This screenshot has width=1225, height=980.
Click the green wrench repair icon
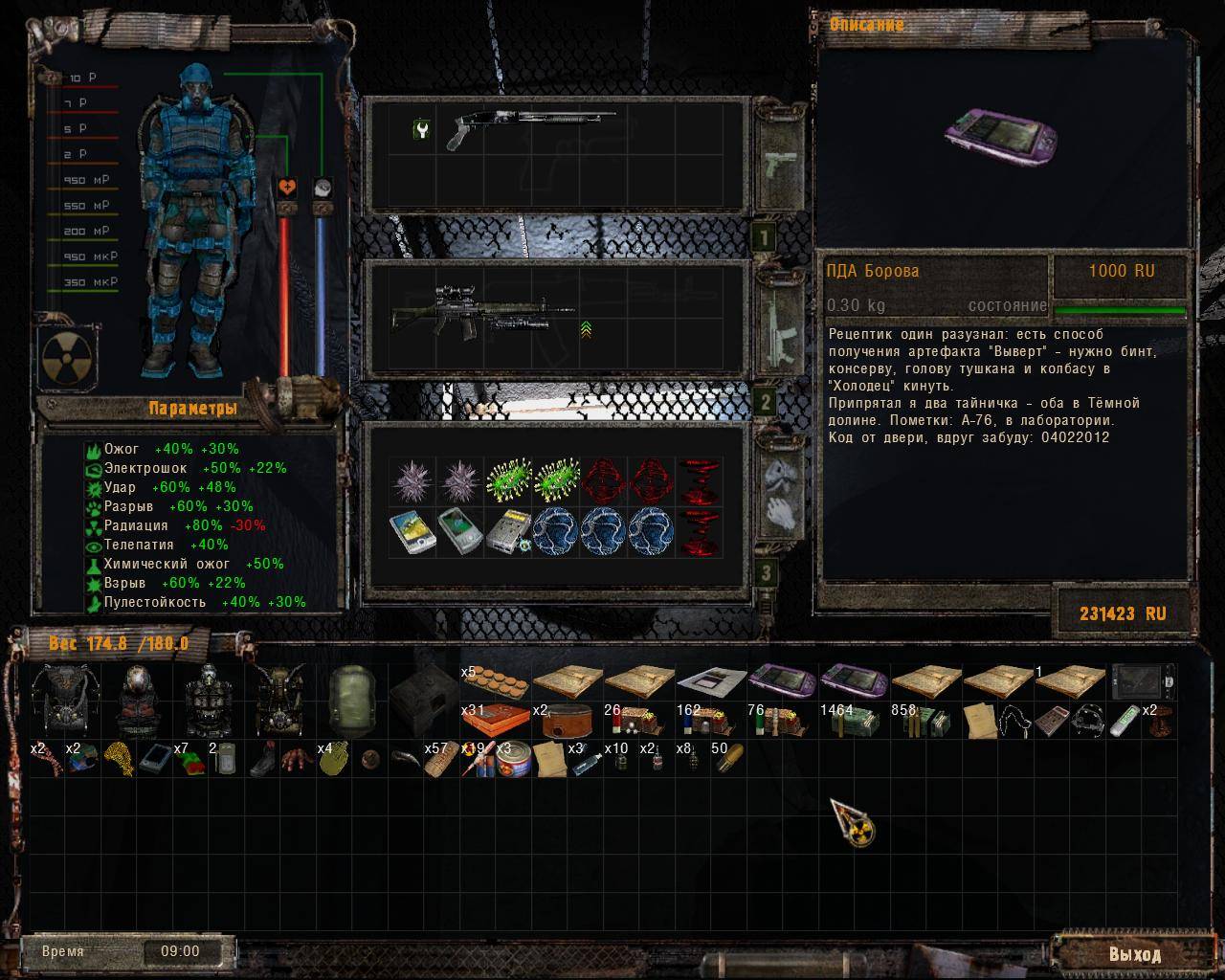[x=422, y=129]
